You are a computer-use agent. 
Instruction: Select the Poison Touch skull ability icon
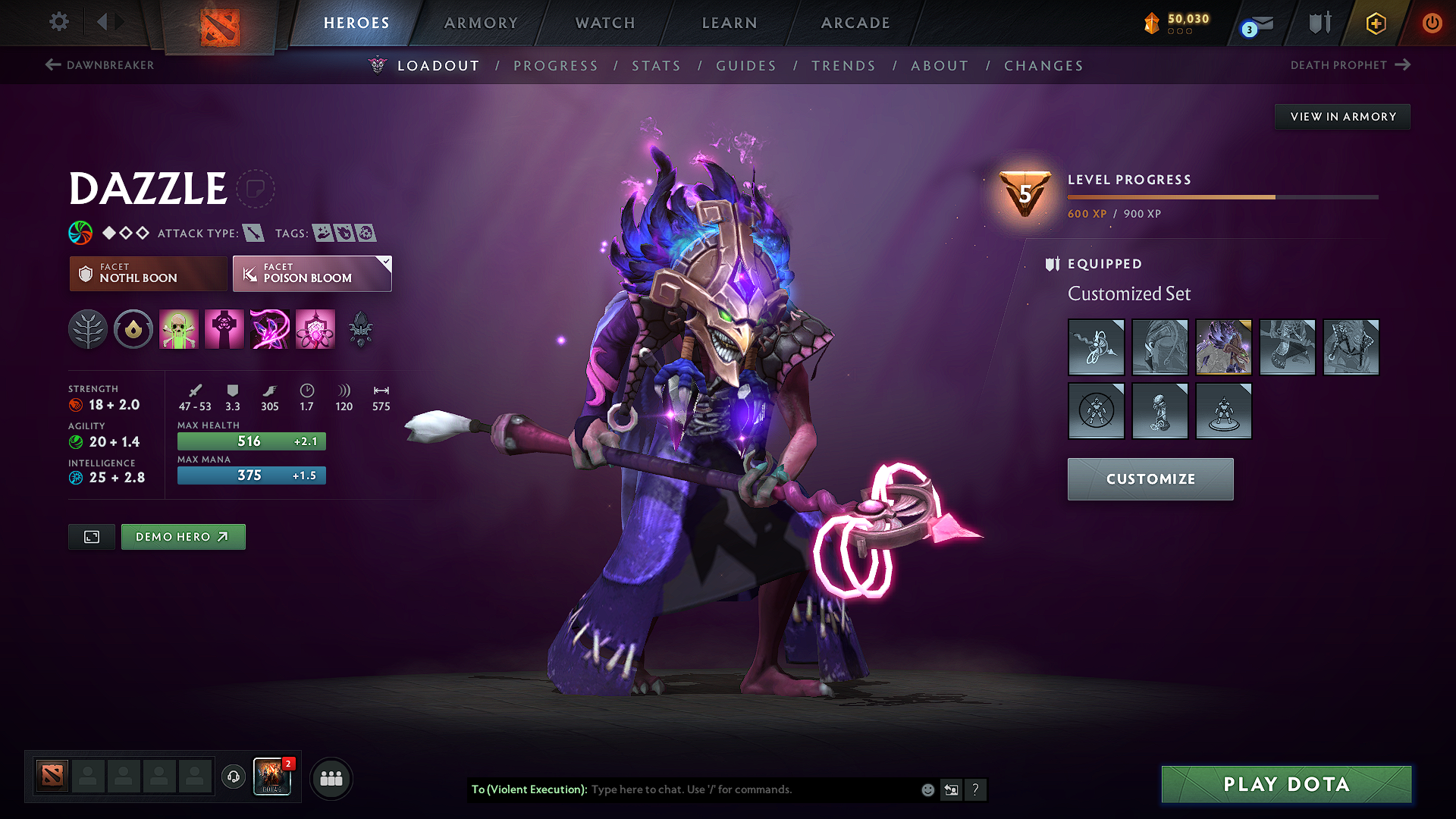tap(178, 329)
